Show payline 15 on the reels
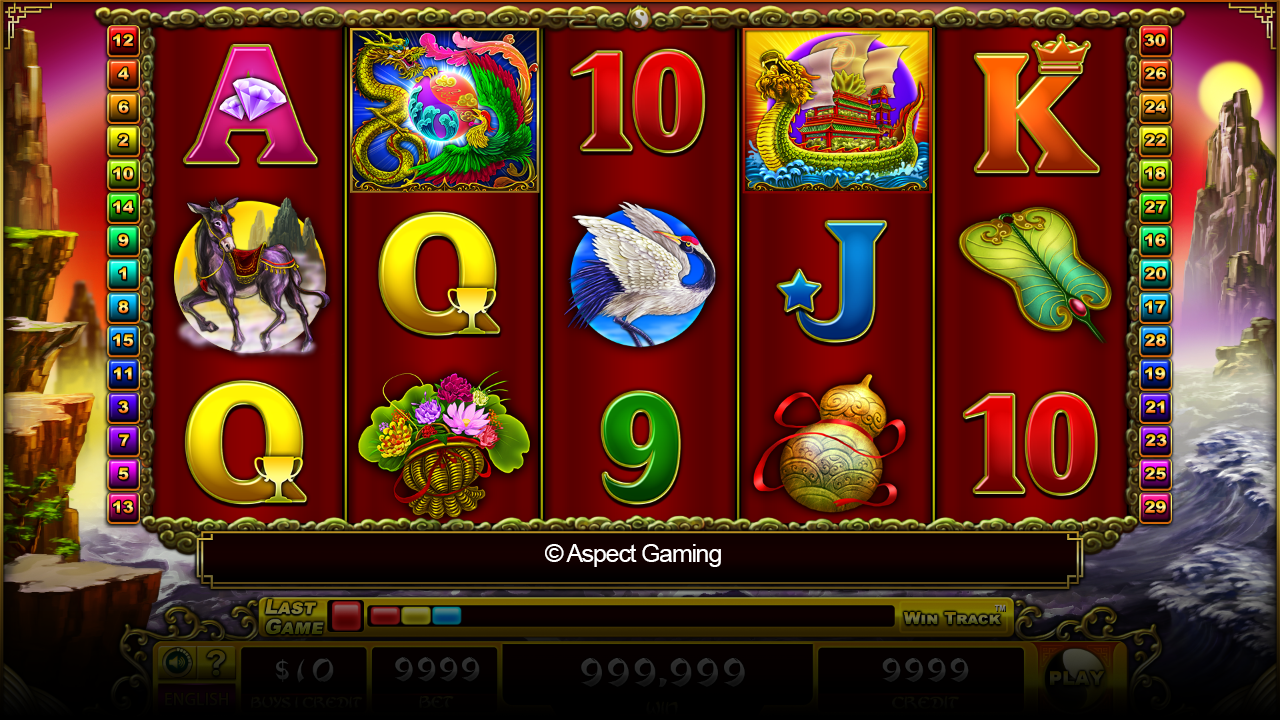Screen dimensions: 1280x720 click(123, 341)
